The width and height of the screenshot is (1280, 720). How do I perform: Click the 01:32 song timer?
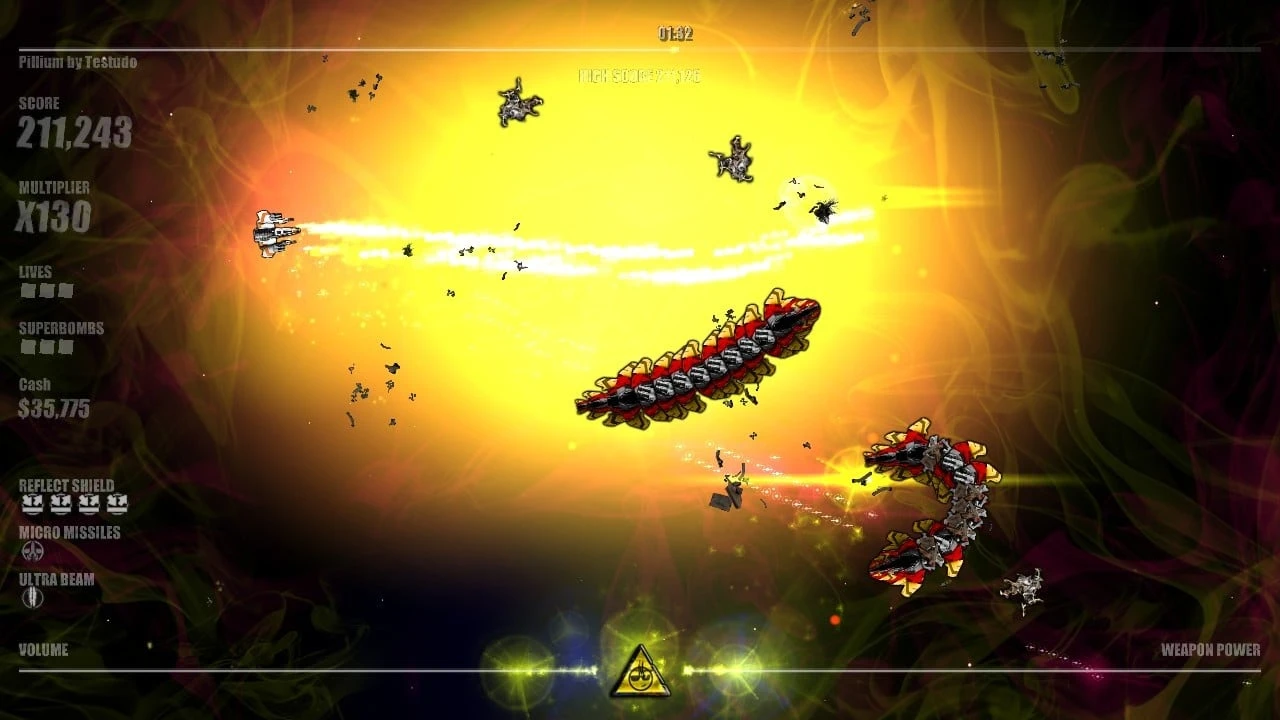[676, 31]
